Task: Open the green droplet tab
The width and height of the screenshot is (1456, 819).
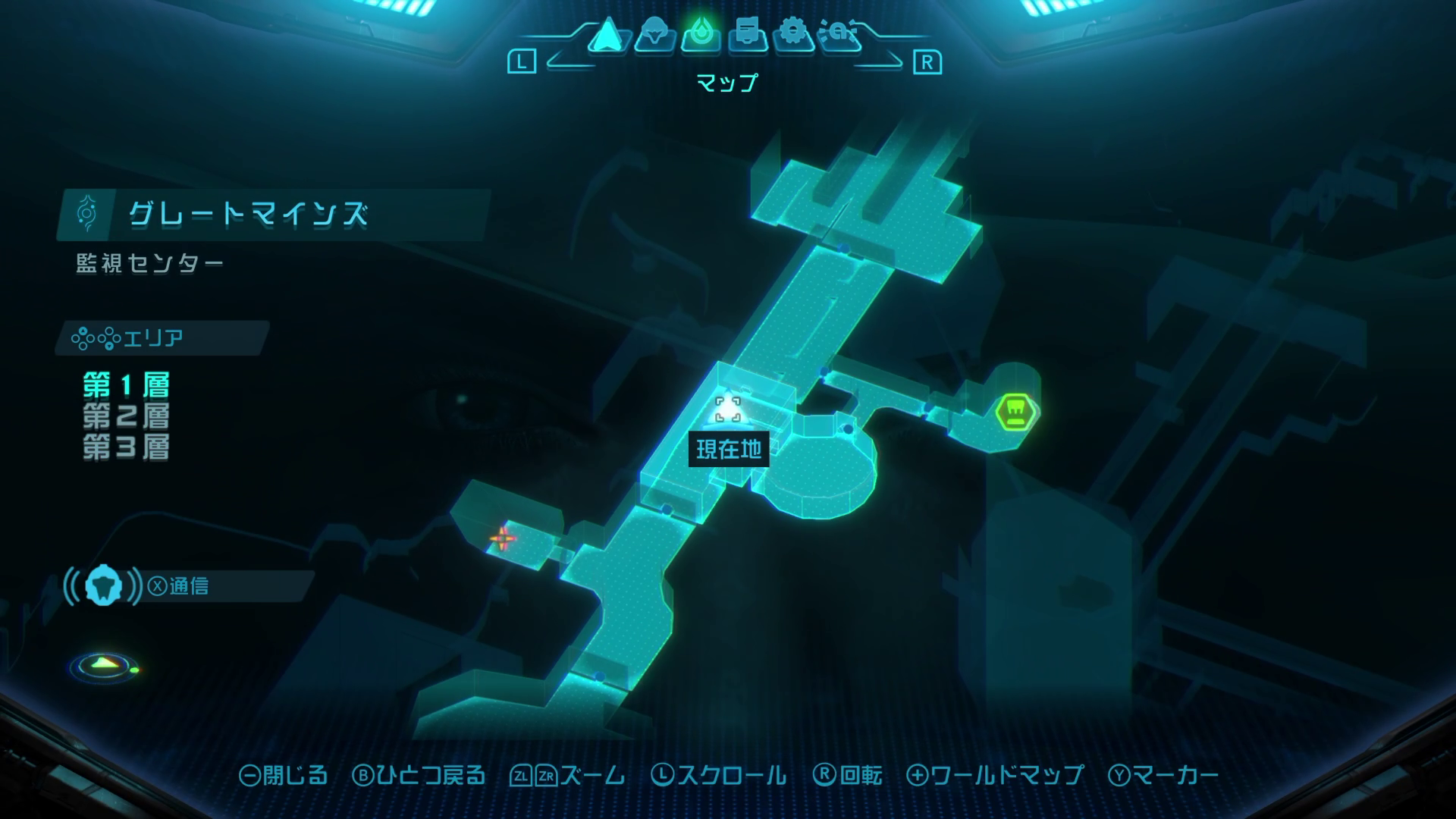Action: (x=701, y=35)
